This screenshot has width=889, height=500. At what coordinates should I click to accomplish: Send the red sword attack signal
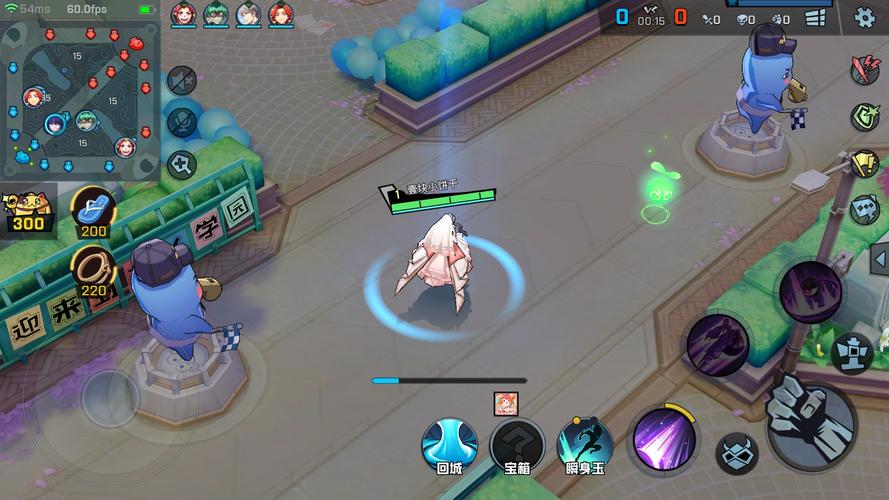click(x=864, y=69)
